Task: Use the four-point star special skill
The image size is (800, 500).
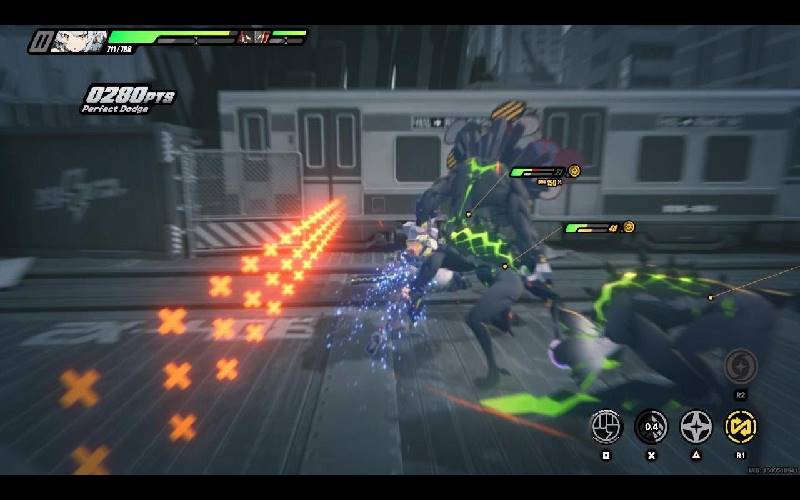Action: tap(696, 427)
